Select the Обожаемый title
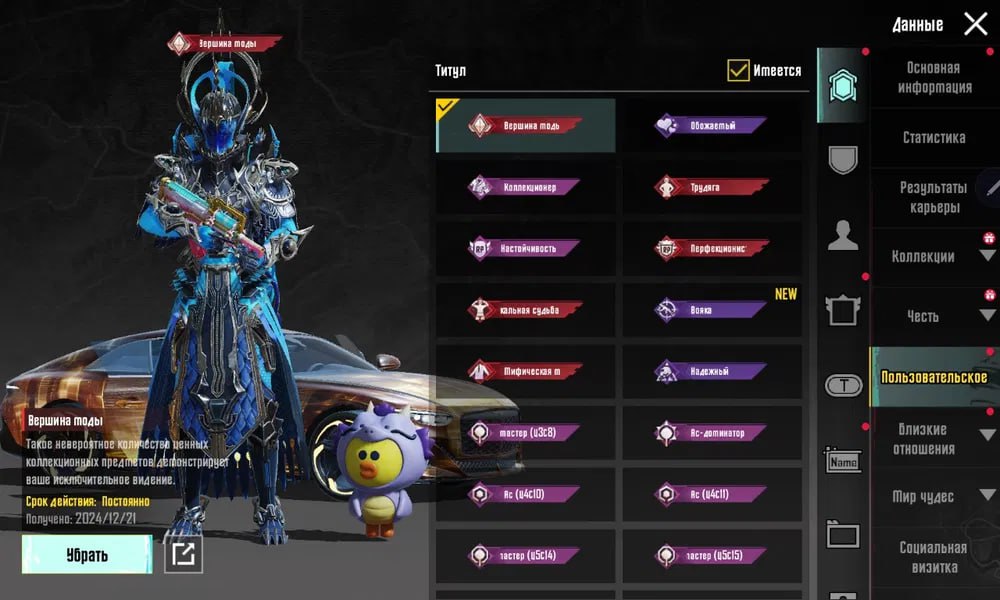The image size is (1000, 600). tap(712, 126)
